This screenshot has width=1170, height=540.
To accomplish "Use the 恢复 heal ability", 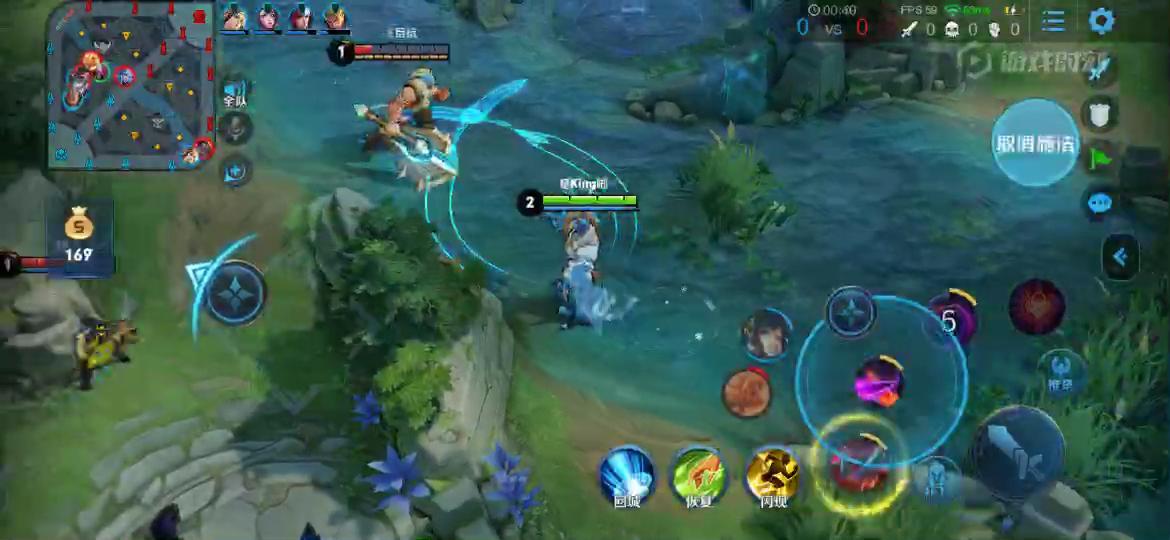I will 699,474.
